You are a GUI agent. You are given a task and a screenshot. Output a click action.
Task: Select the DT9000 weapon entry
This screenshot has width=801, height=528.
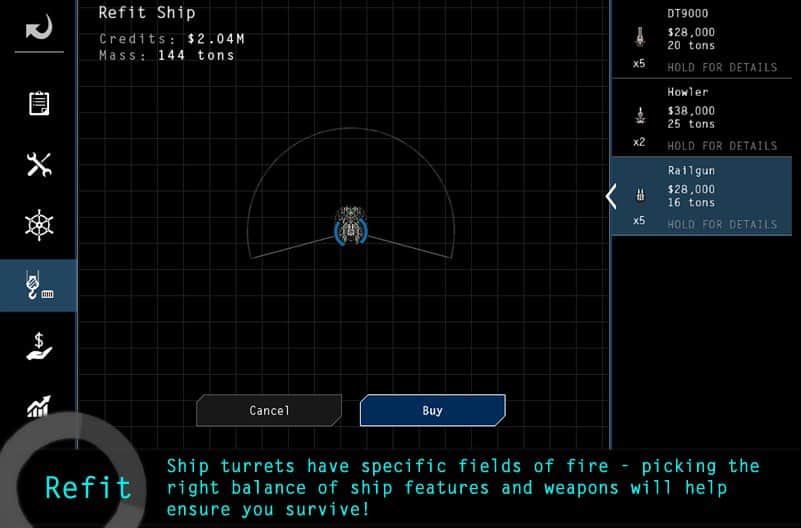click(x=706, y=39)
